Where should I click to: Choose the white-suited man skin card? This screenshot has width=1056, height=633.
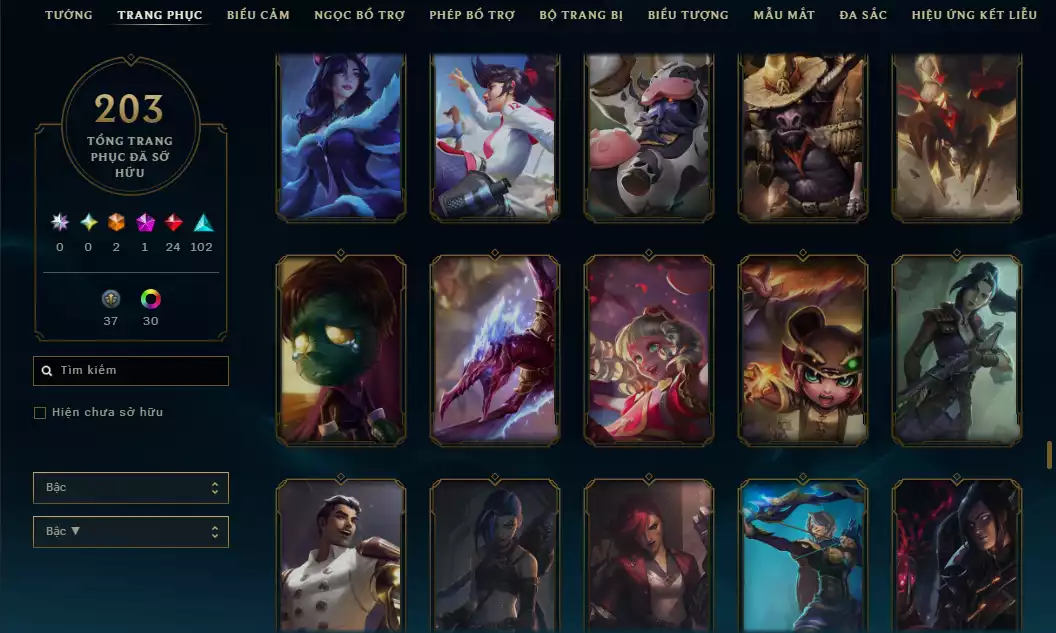point(341,556)
